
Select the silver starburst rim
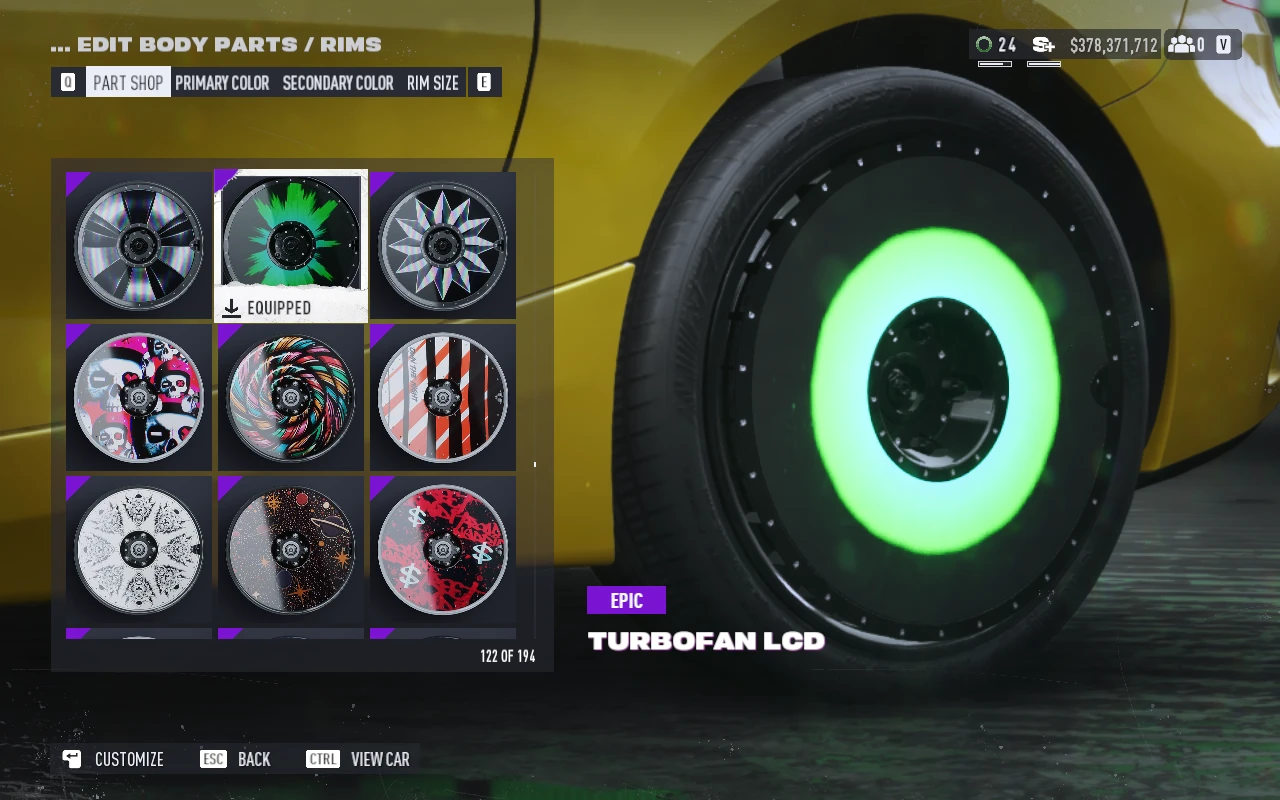pyautogui.click(x=443, y=245)
